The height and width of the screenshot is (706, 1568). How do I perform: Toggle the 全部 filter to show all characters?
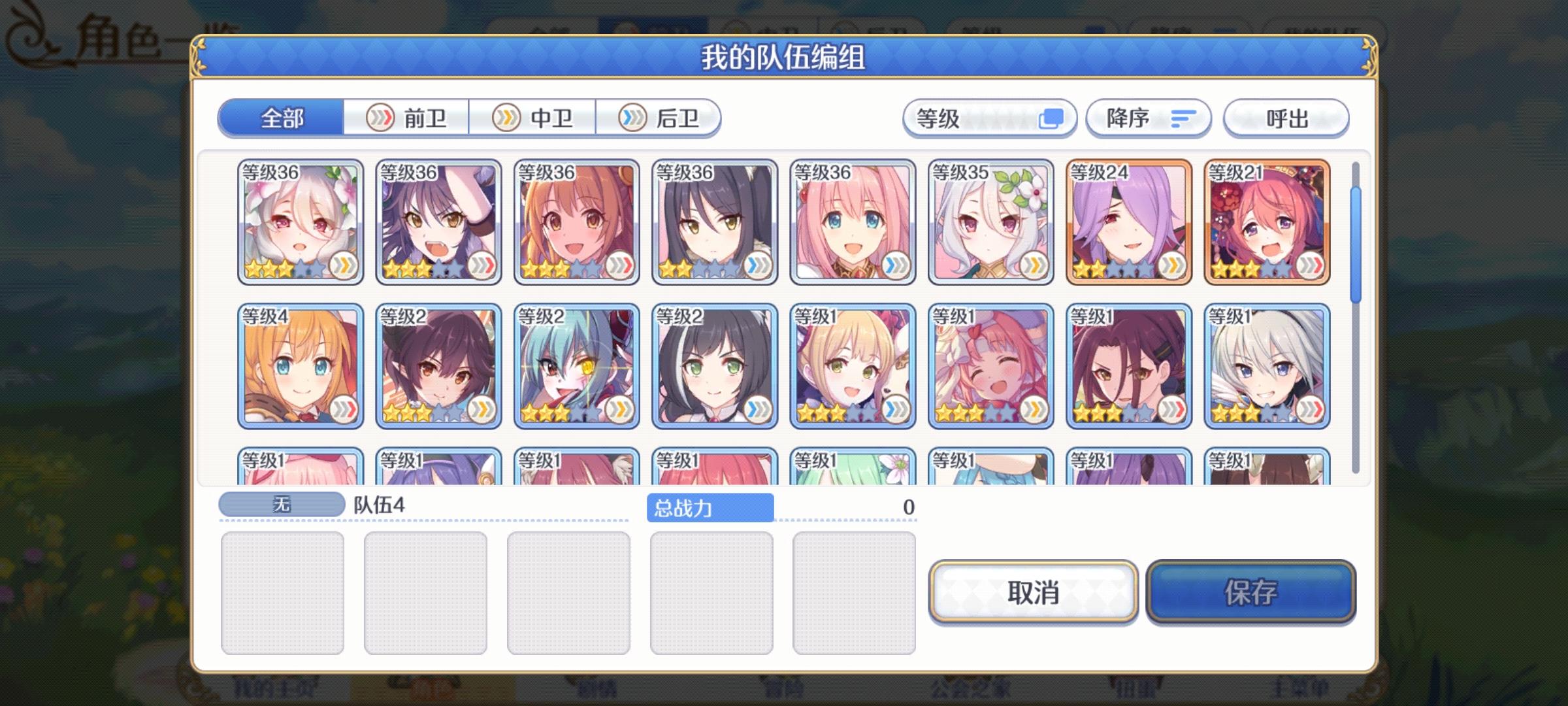coord(282,118)
